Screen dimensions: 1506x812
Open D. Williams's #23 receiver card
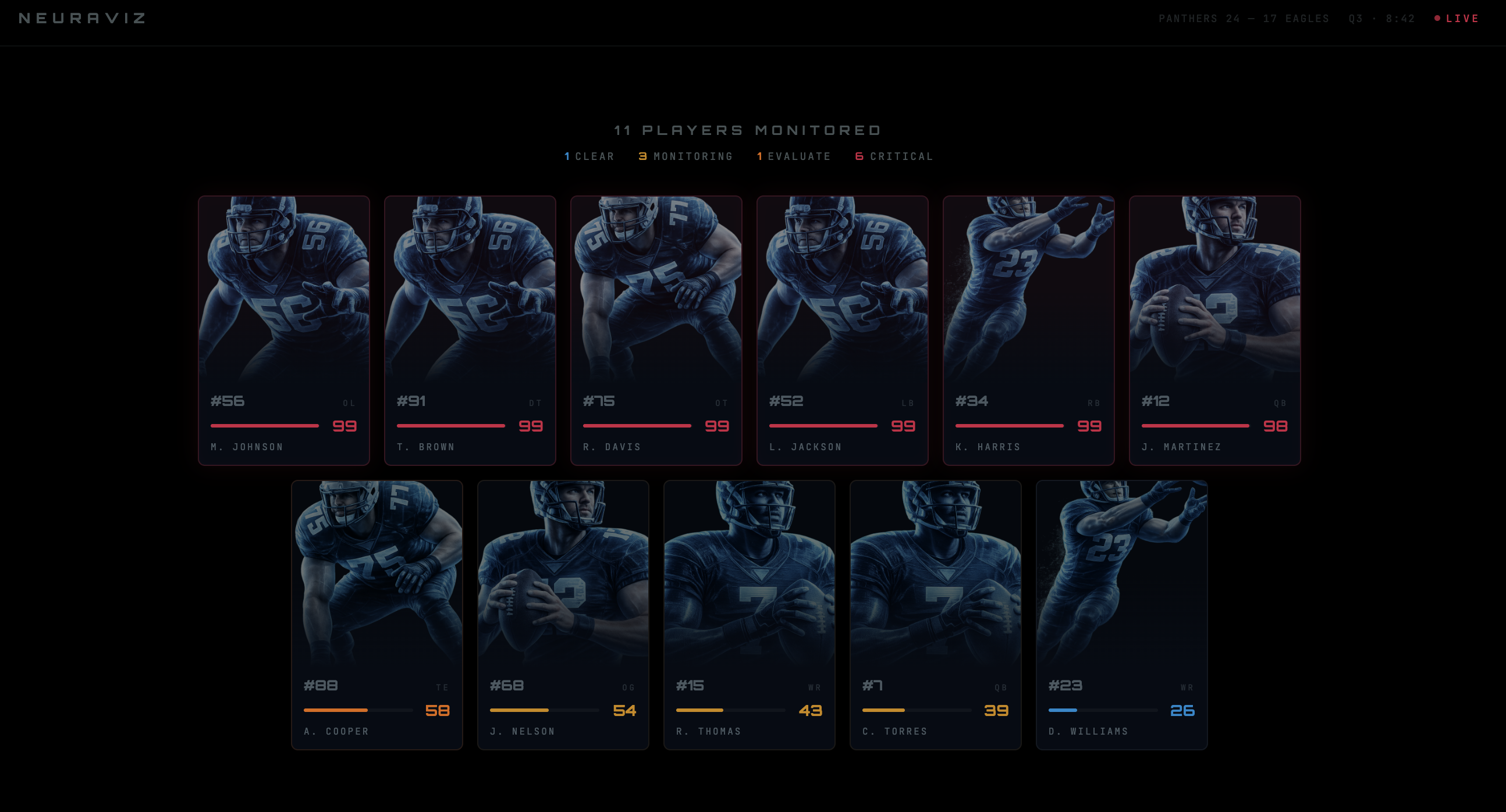[1121, 615]
